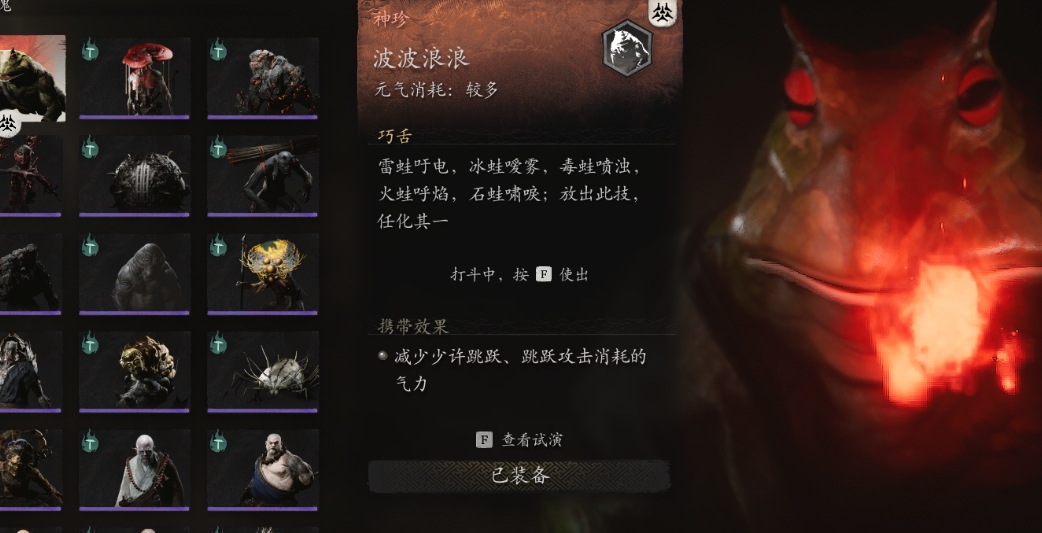This screenshot has height=533, width=1042.
Task: Click the 已装备 equipped button
Action: tap(520, 476)
